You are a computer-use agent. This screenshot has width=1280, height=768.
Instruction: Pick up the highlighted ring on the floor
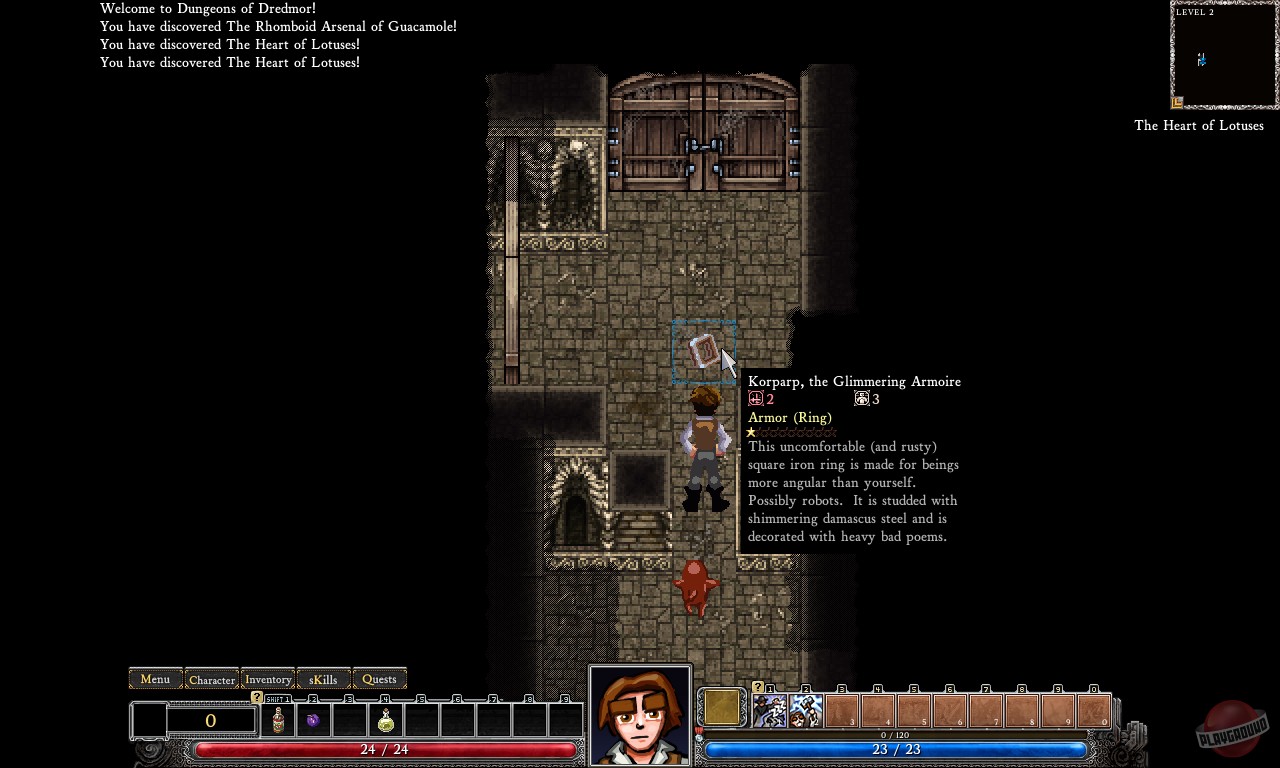click(x=703, y=352)
